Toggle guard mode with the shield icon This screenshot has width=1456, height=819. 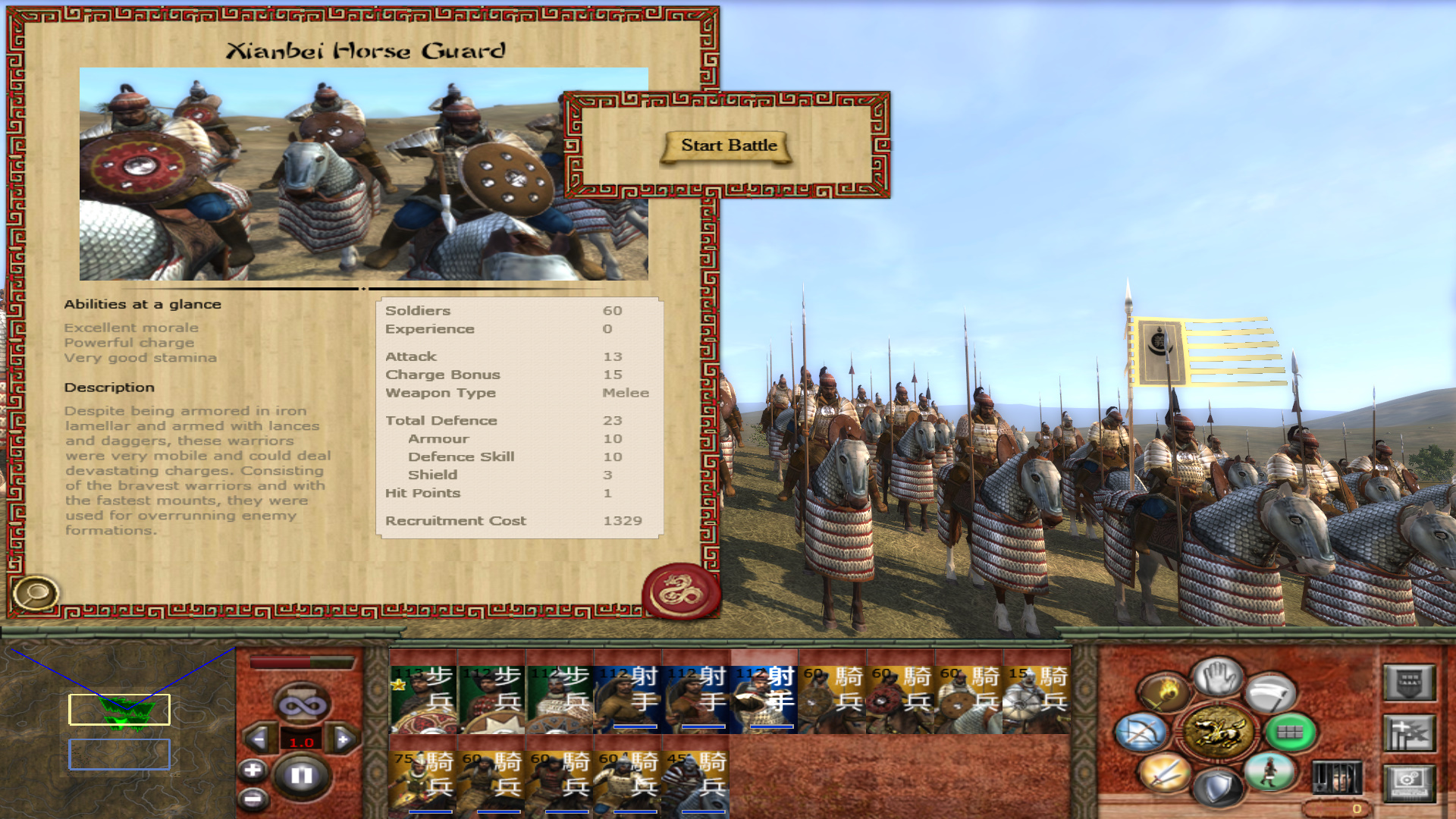[x=1216, y=786]
